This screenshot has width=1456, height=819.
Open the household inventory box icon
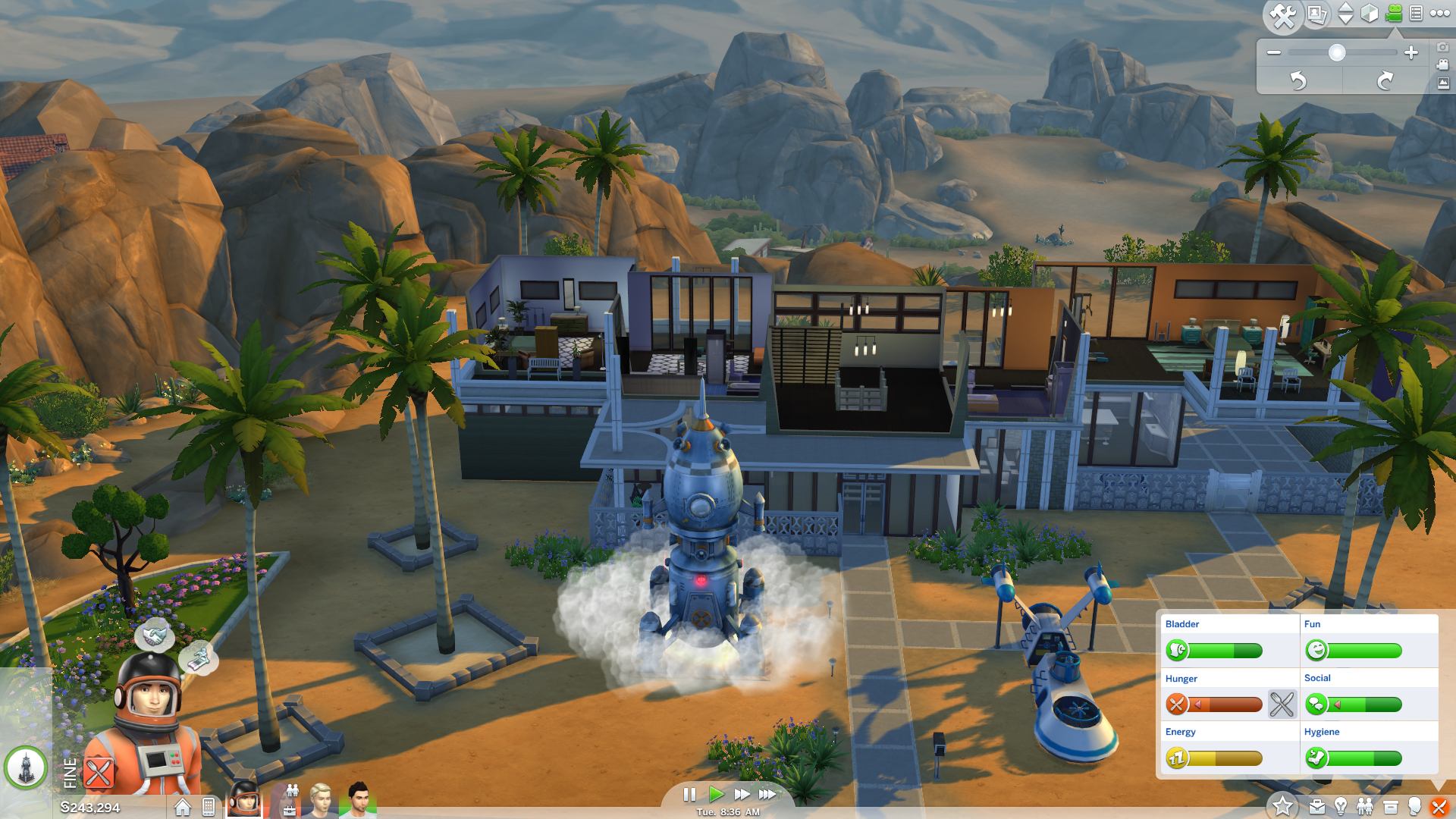tap(1390, 807)
